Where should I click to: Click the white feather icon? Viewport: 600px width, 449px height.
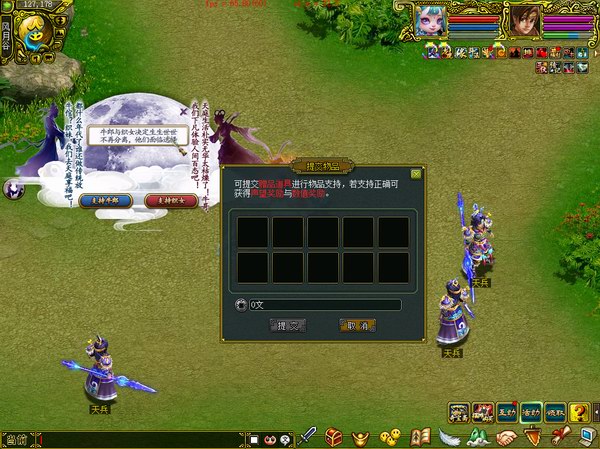(449, 438)
